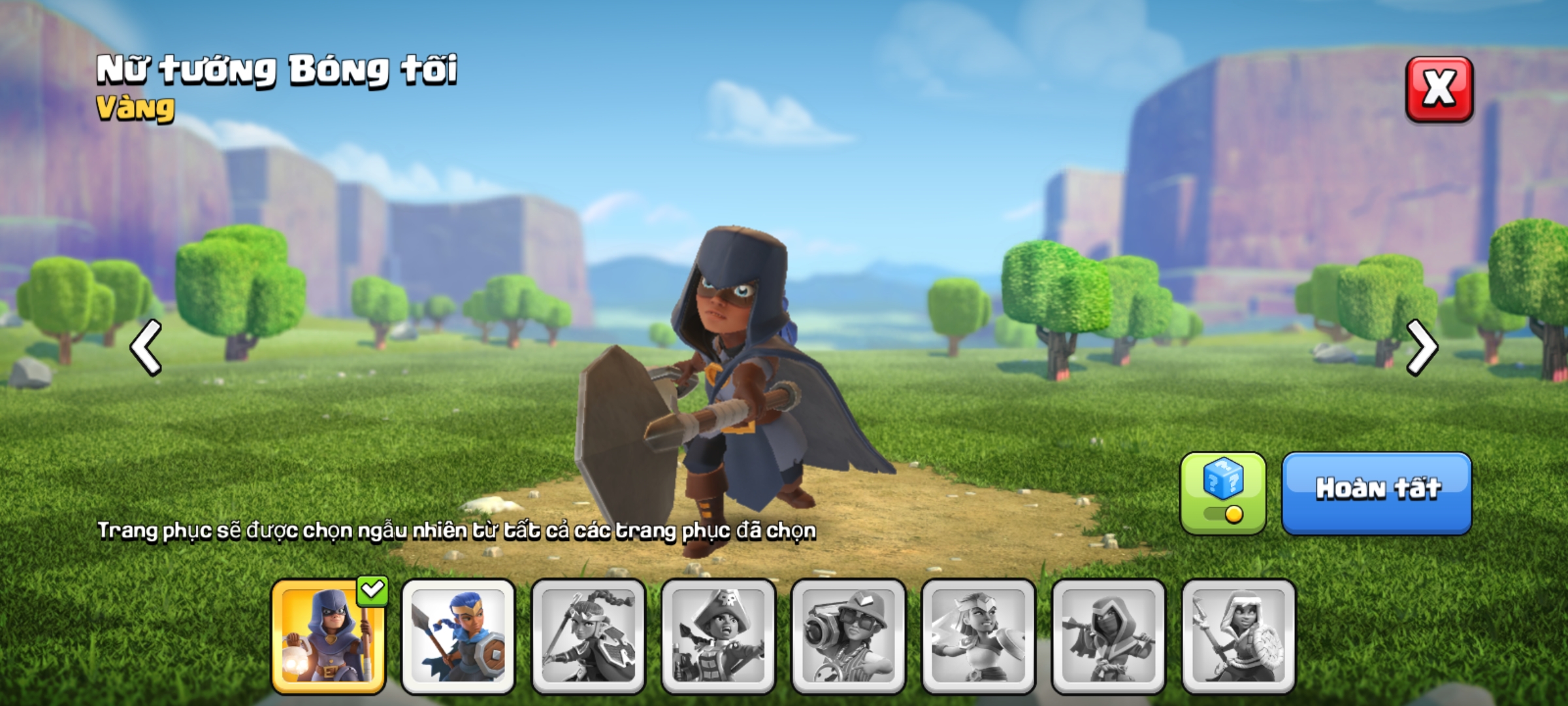This screenshot has width=1568, height=706.
Task: Choose the boombox sunglasses skin thumbnail
Action: point(848,635)
